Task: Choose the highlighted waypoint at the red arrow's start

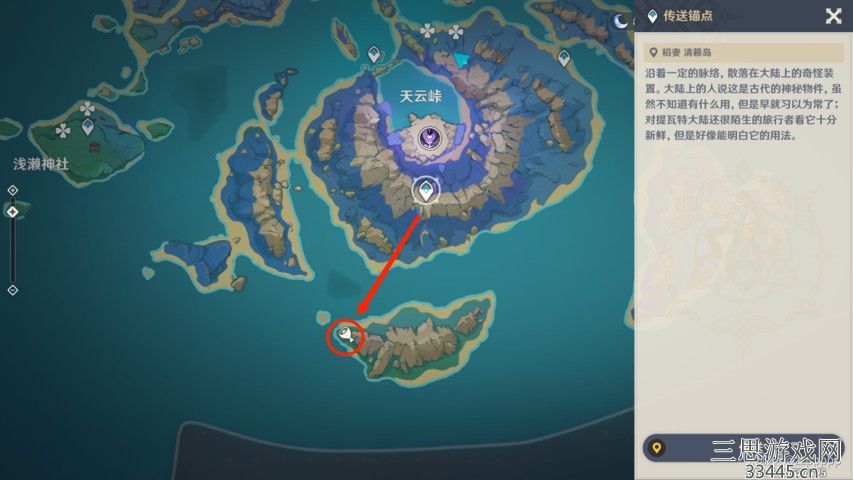Action: click(427, 189)
